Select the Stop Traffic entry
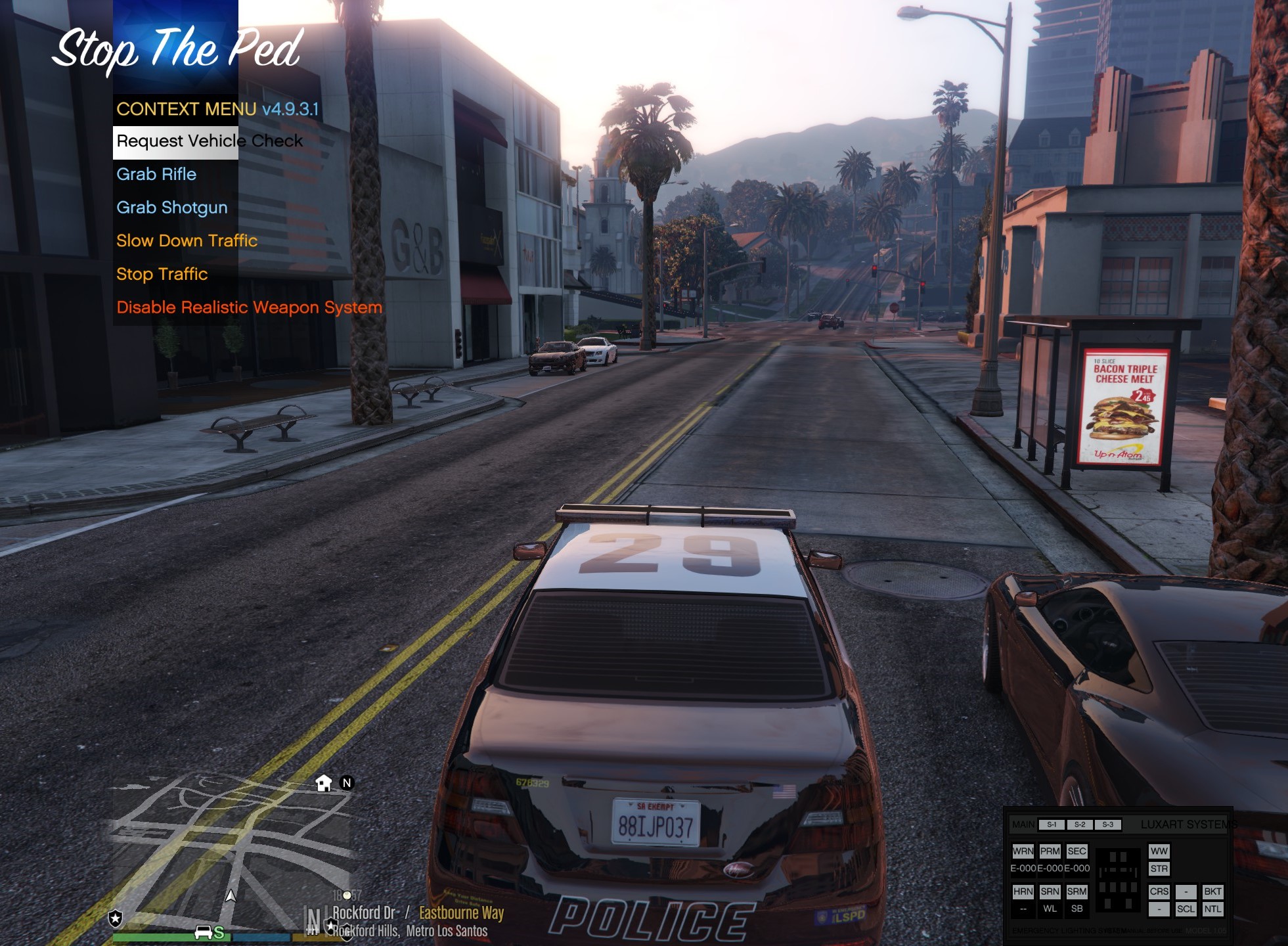Viewport: 1288px width, 946px height. 162,275
